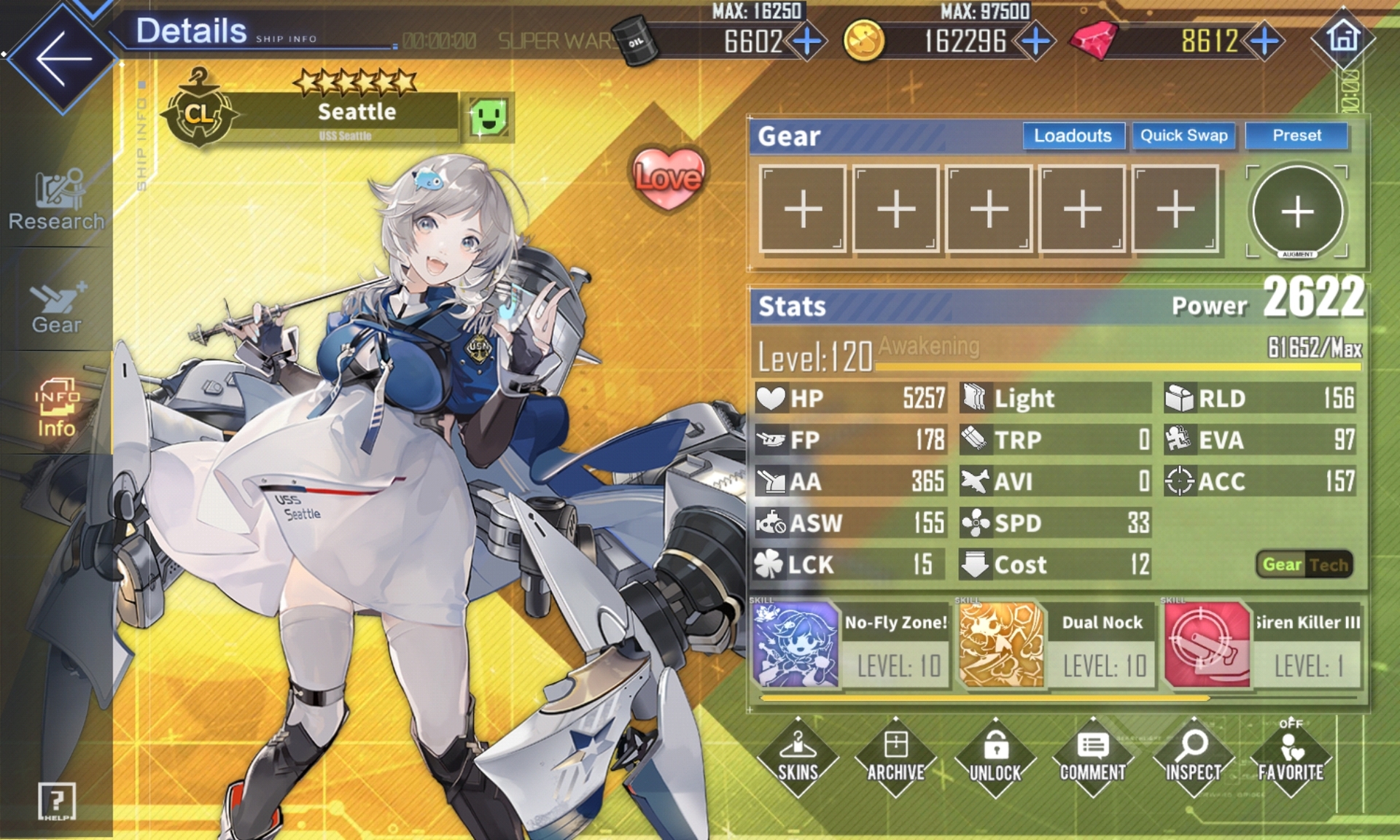Go back using the arrow button
The height and width of the screenshot is (840, 1400).
tap(62, 58)
